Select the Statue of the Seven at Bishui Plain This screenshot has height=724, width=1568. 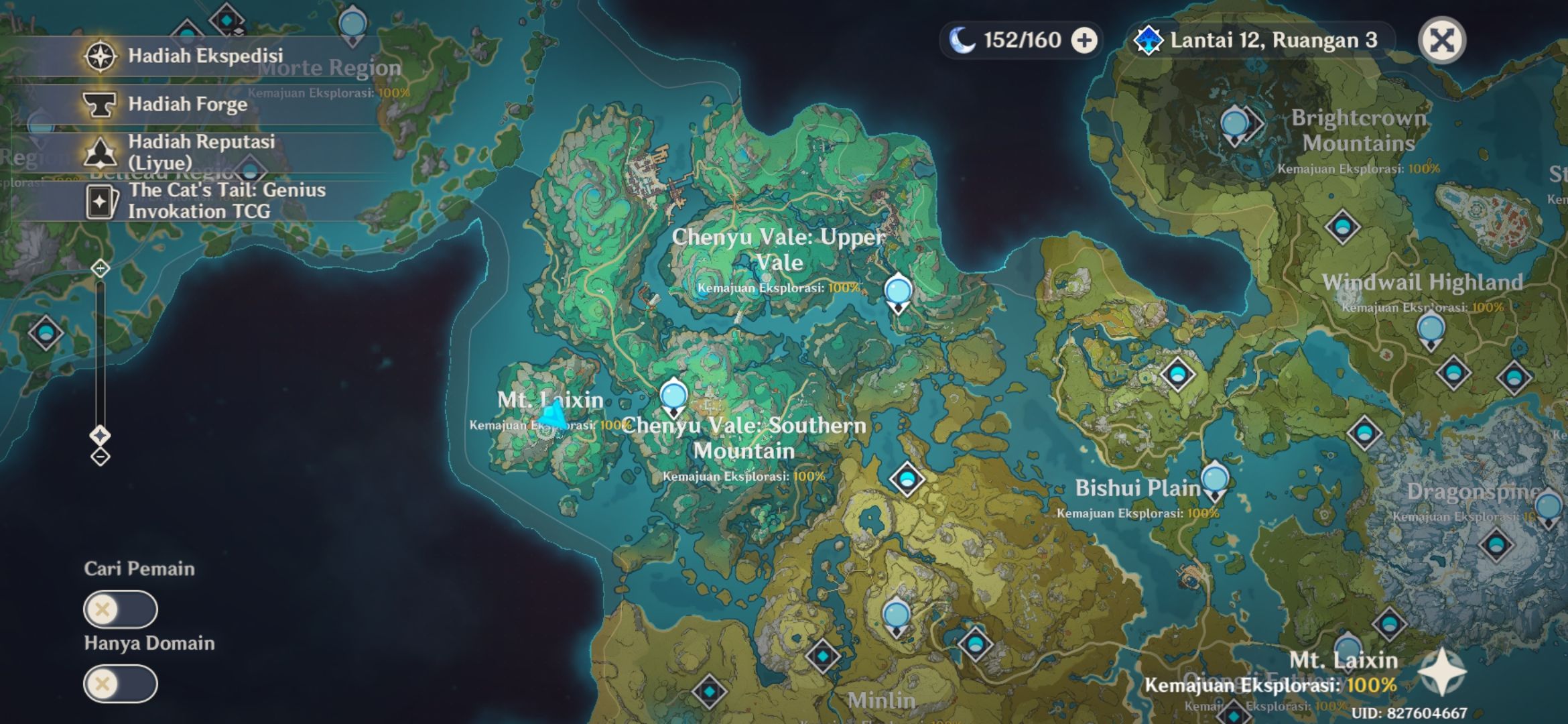click(1214, 480)
